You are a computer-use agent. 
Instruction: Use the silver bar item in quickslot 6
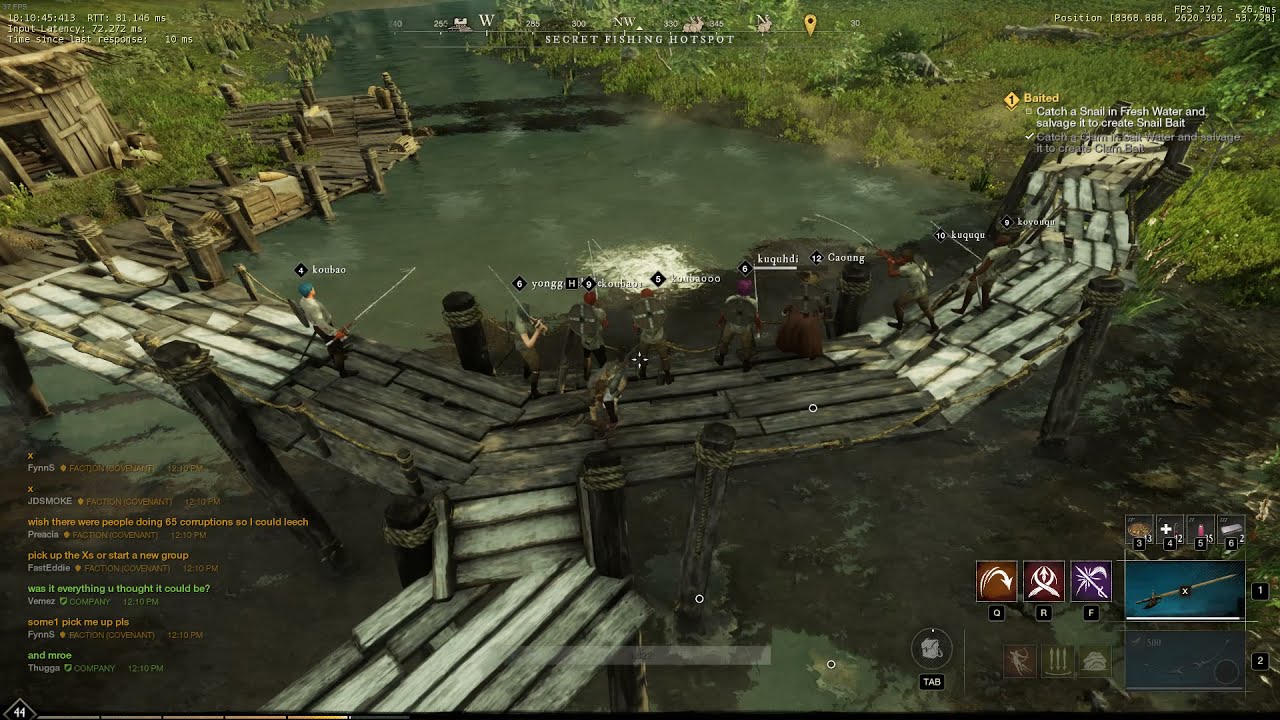pyautogui.click(x=1231, y=530)
